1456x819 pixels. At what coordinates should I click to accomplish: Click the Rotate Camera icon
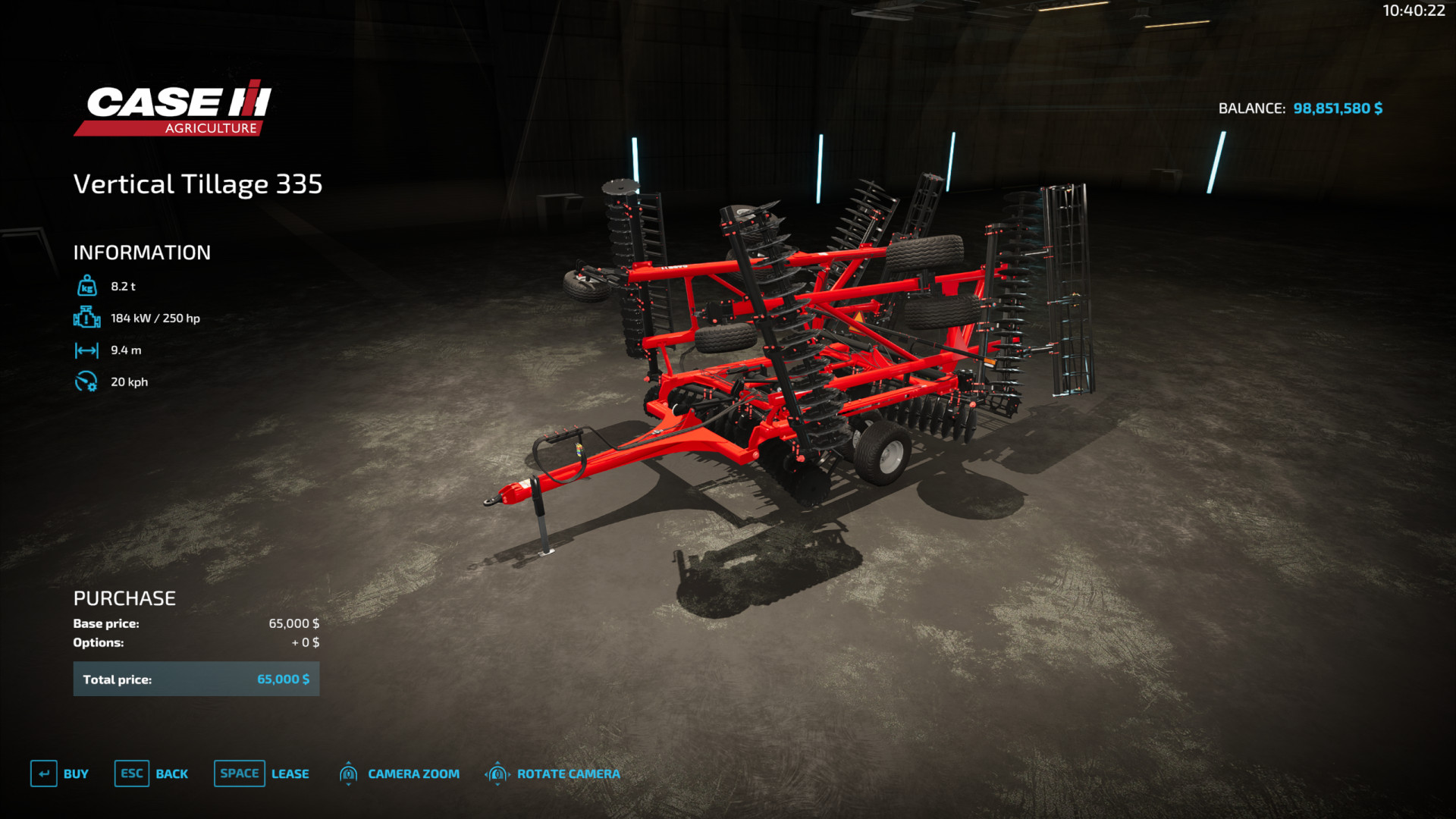497,773
